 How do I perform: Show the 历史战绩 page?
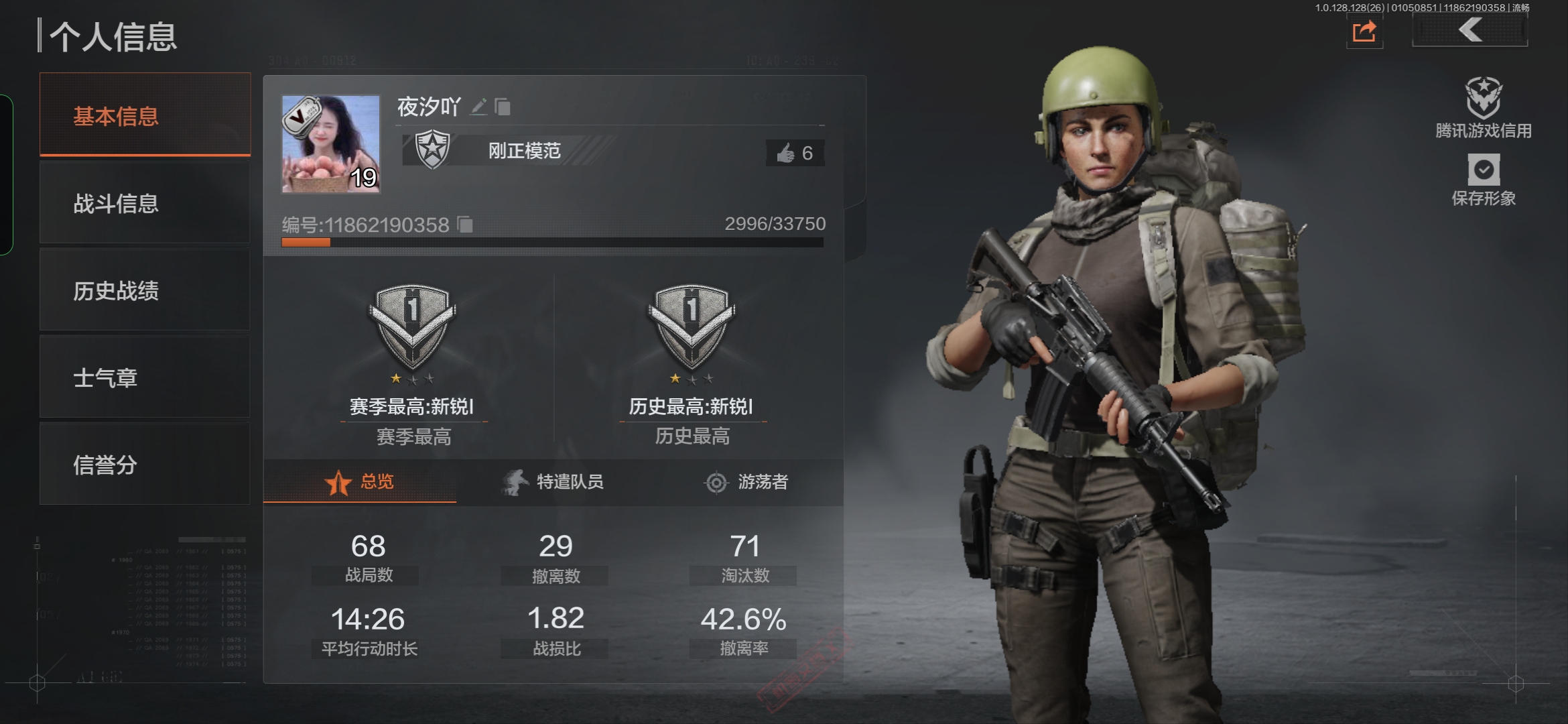(x=145, y=290)
